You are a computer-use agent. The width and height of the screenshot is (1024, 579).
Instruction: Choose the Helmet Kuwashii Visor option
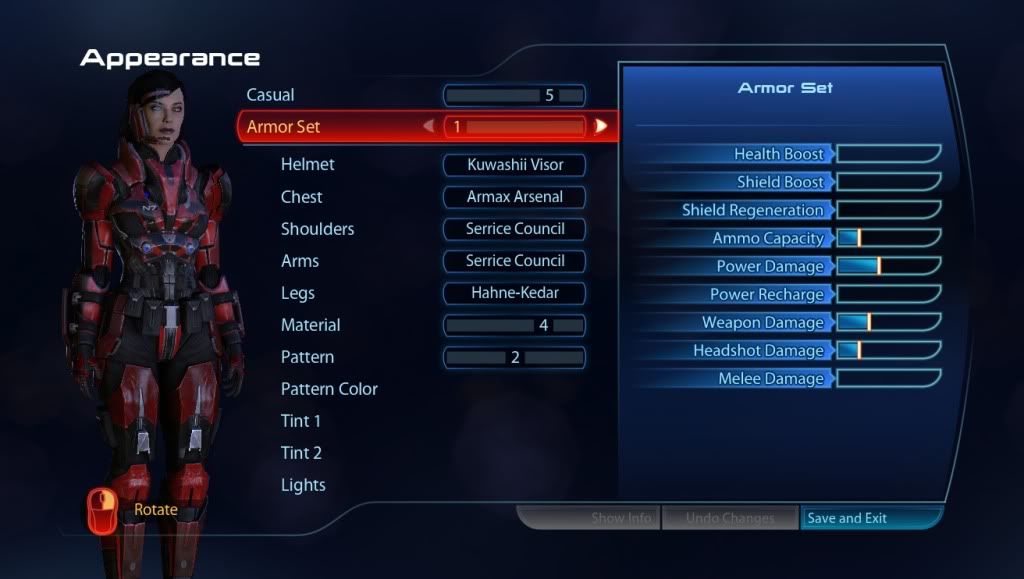[x=514, y=165]
